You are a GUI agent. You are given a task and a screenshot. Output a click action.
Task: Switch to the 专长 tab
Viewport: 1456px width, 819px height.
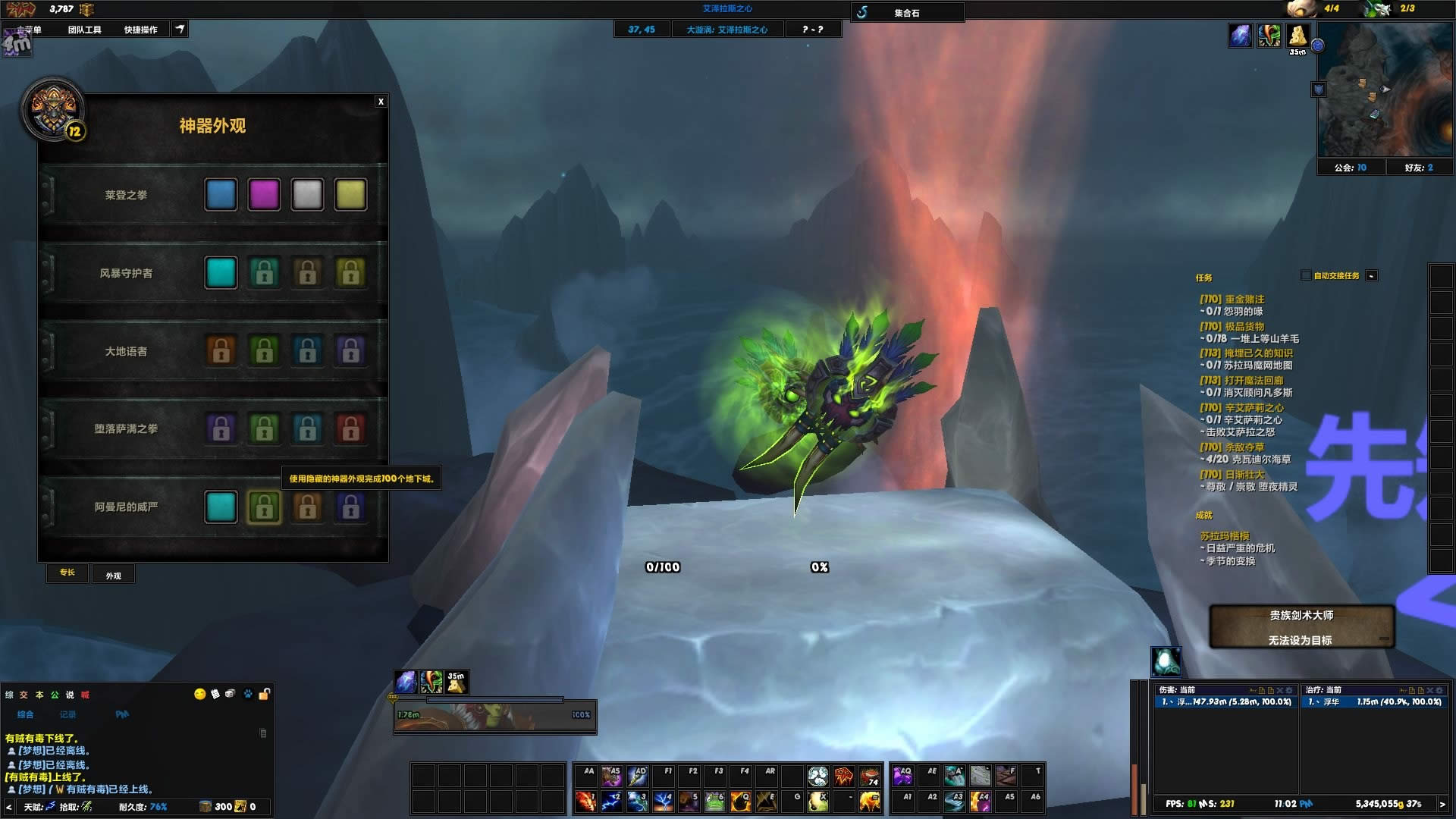tap(67, 573)
